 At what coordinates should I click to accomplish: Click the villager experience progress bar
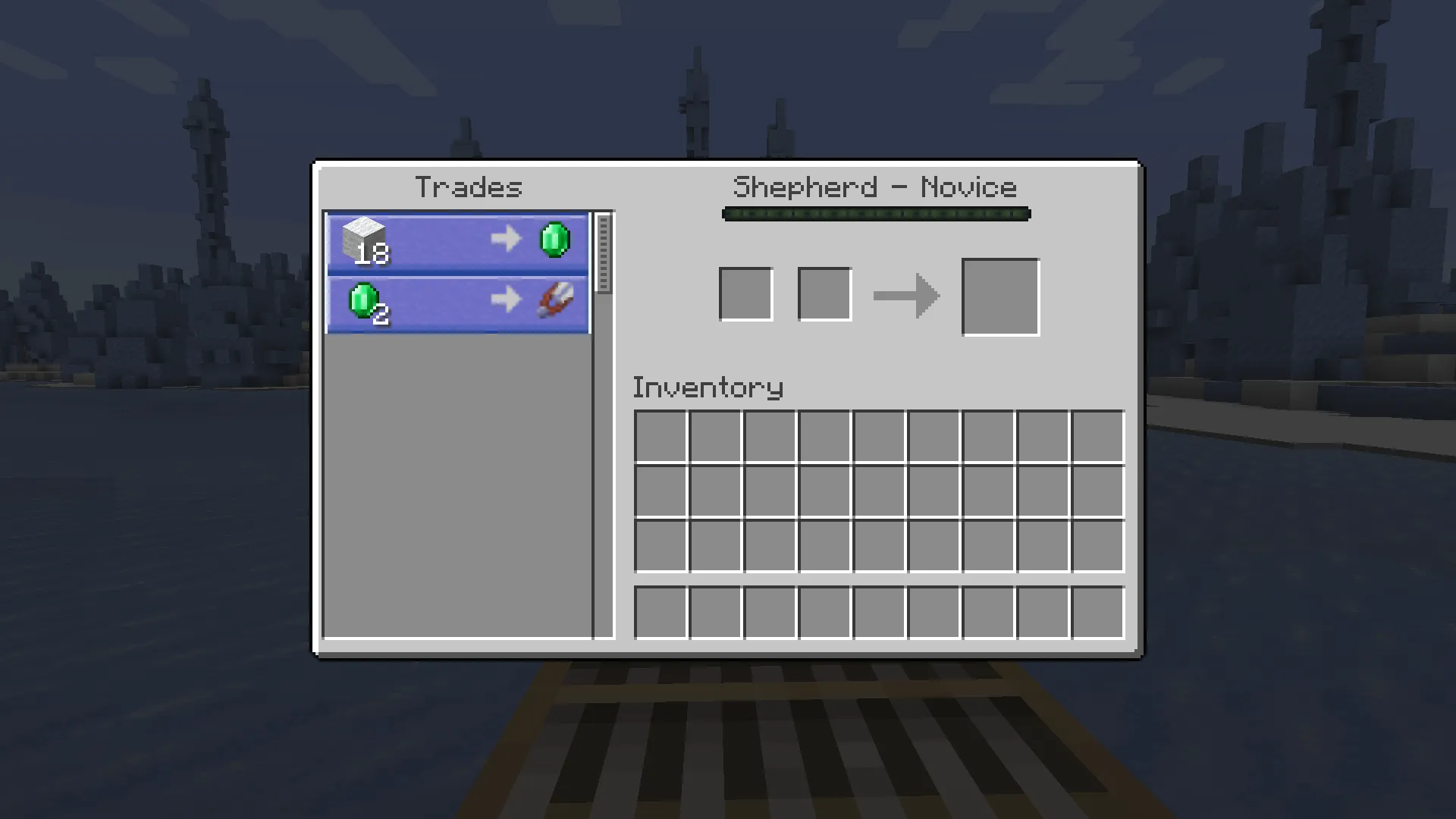(x=876, y=214)
